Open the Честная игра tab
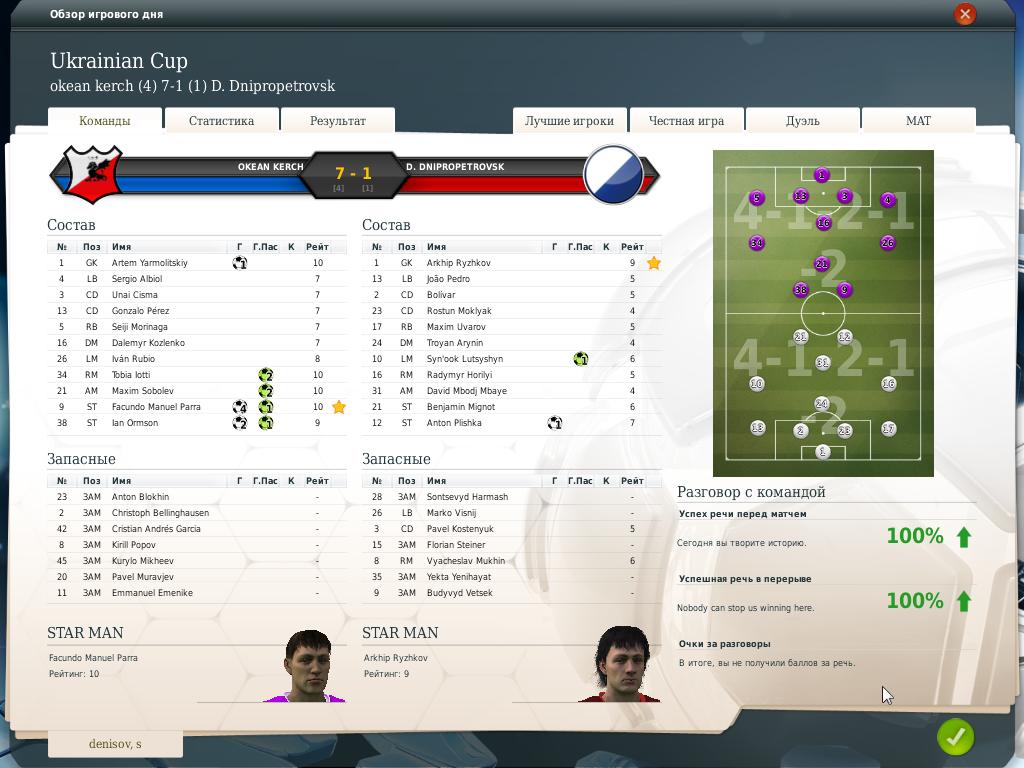 click(686, 121)
